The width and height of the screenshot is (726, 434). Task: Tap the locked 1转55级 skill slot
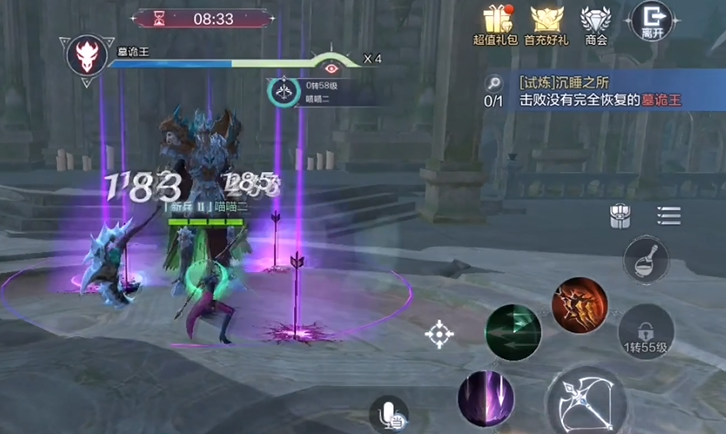point(646,332)
